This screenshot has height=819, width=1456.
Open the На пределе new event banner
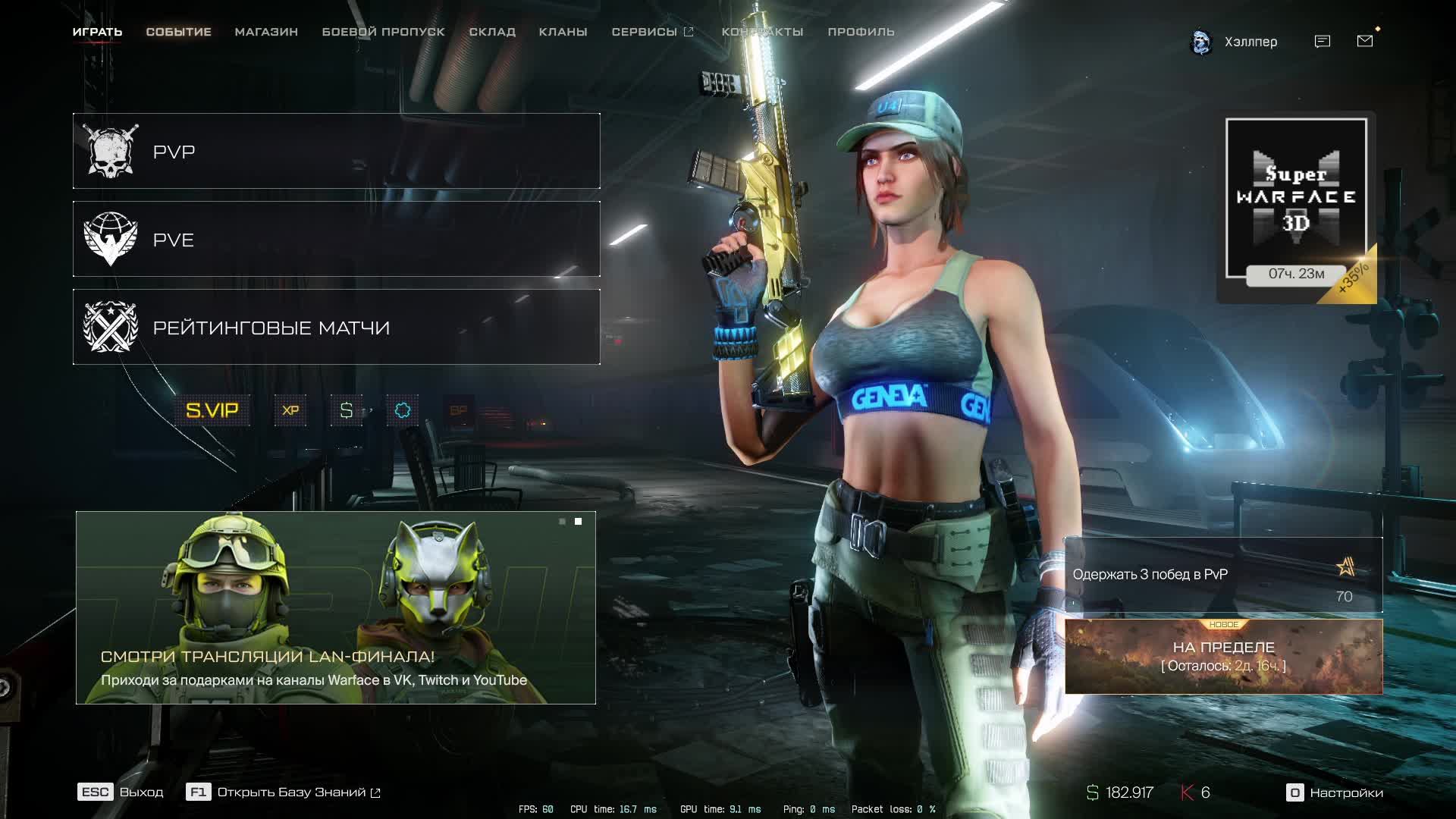tap(1223, 656)
